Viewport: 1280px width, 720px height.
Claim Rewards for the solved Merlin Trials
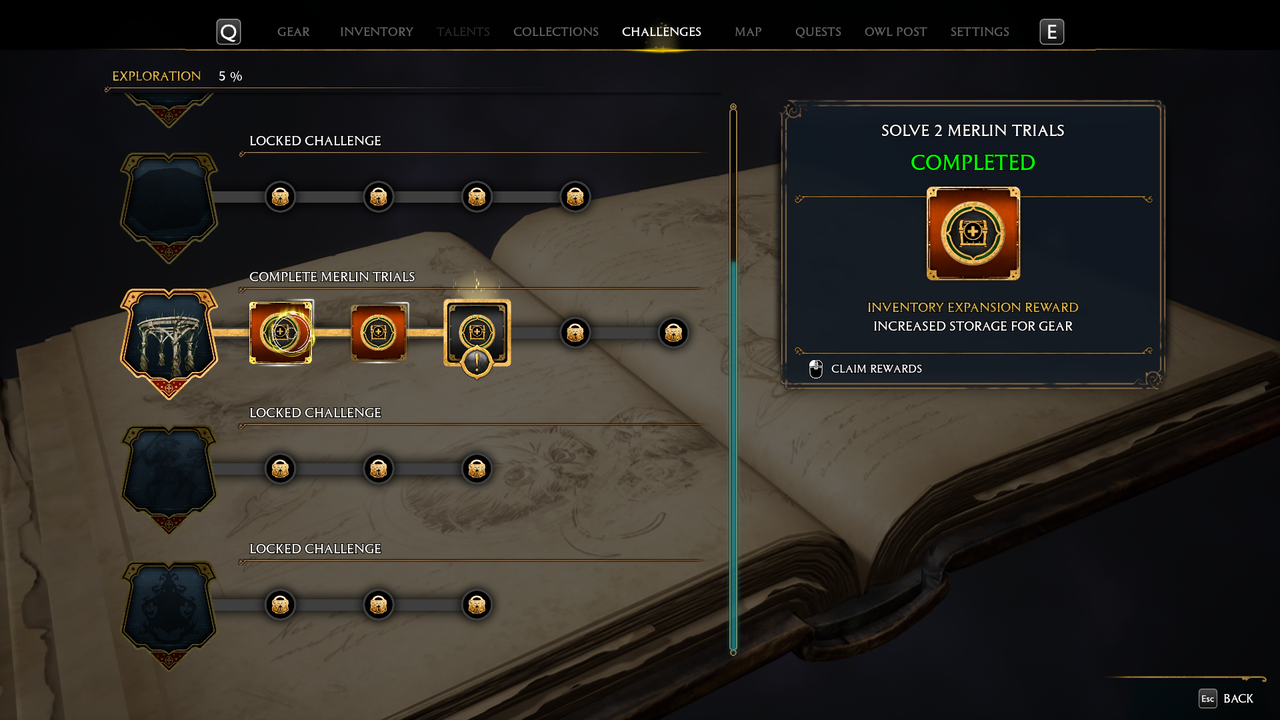click(875, 369)
